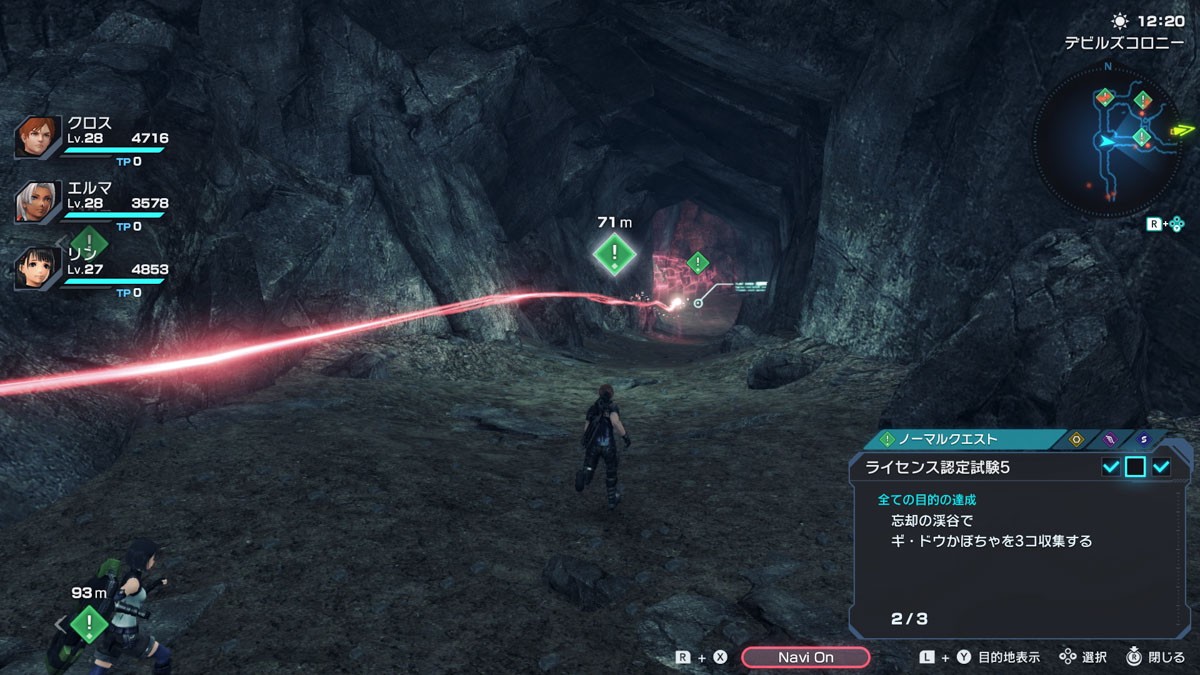Select the last checked objective box
Screen dimensions: 1200x675
point(1161,467)
